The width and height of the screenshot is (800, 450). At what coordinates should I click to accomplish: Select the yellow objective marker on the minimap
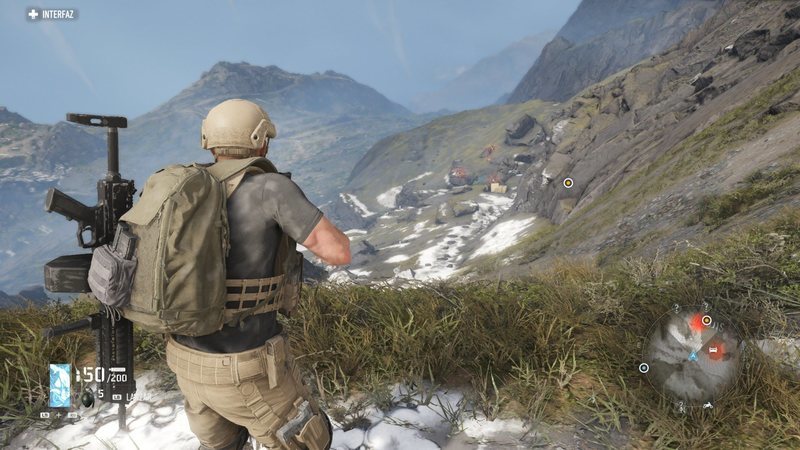tap(707, 320)
